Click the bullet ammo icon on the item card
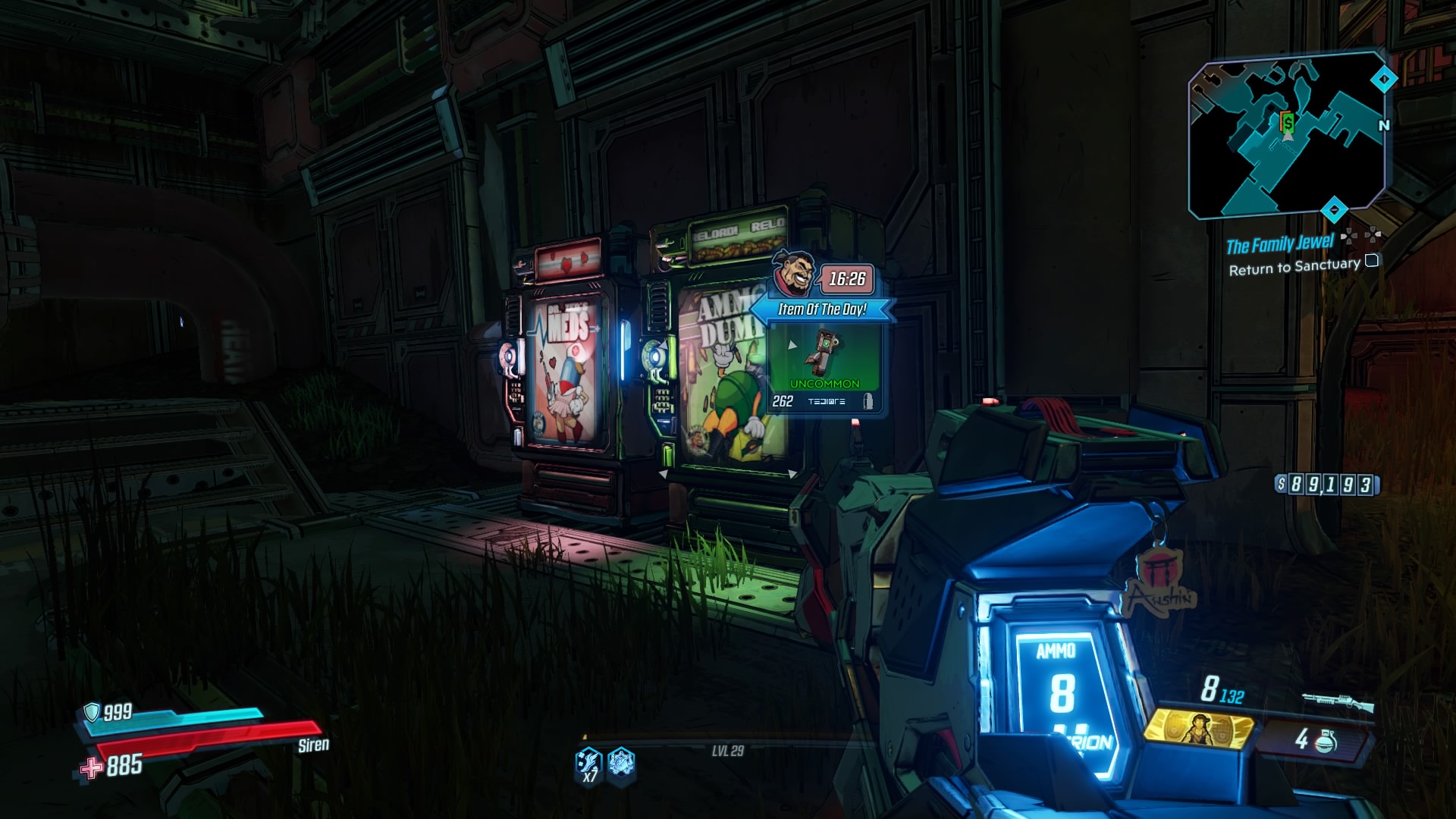 [x=868, y=401]
